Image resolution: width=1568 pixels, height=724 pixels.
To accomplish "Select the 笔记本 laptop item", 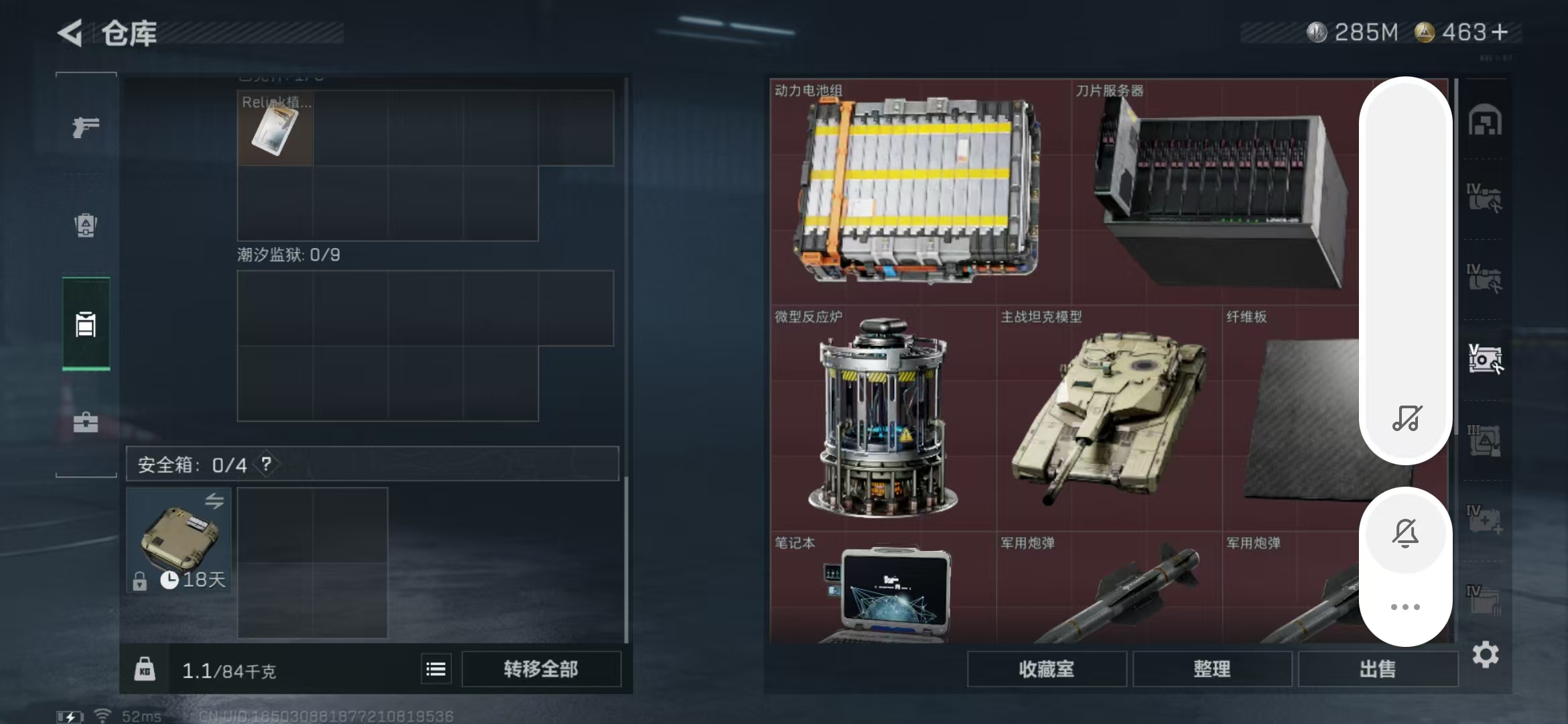I will pyautogui.click(x=883, y=590).
